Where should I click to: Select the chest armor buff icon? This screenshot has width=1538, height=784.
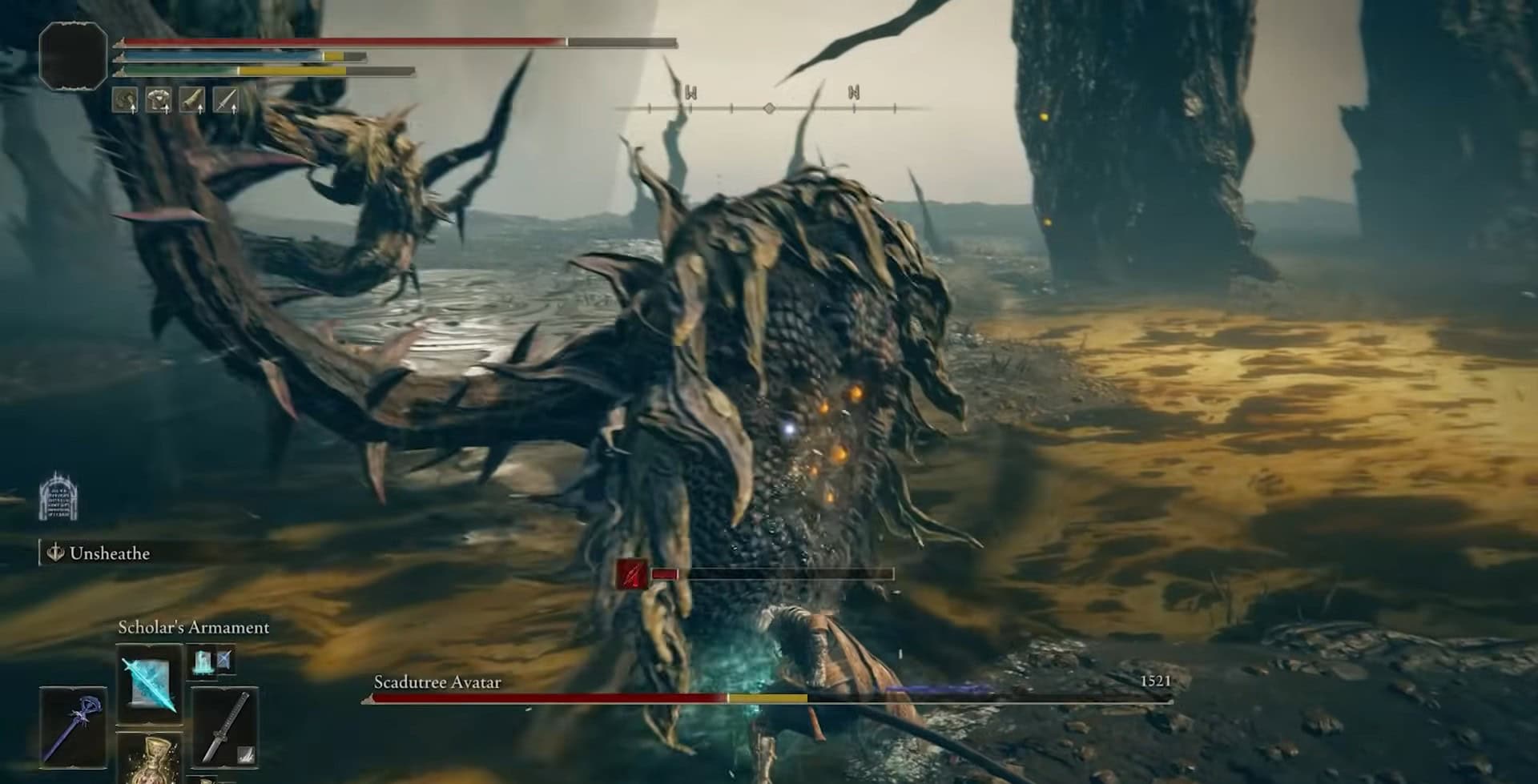coord(159,100)
